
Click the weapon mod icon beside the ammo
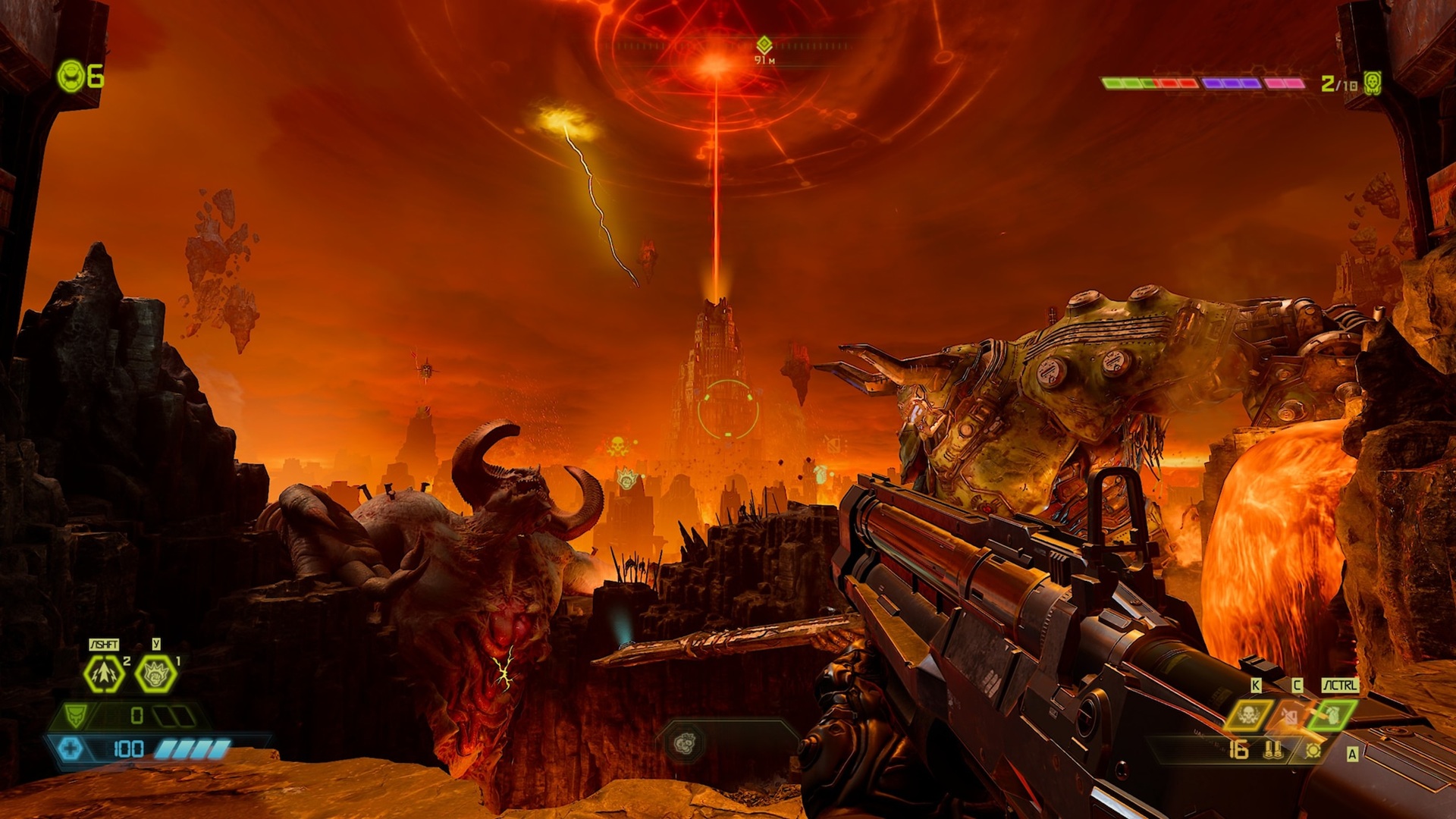(x=1313, y=751)
